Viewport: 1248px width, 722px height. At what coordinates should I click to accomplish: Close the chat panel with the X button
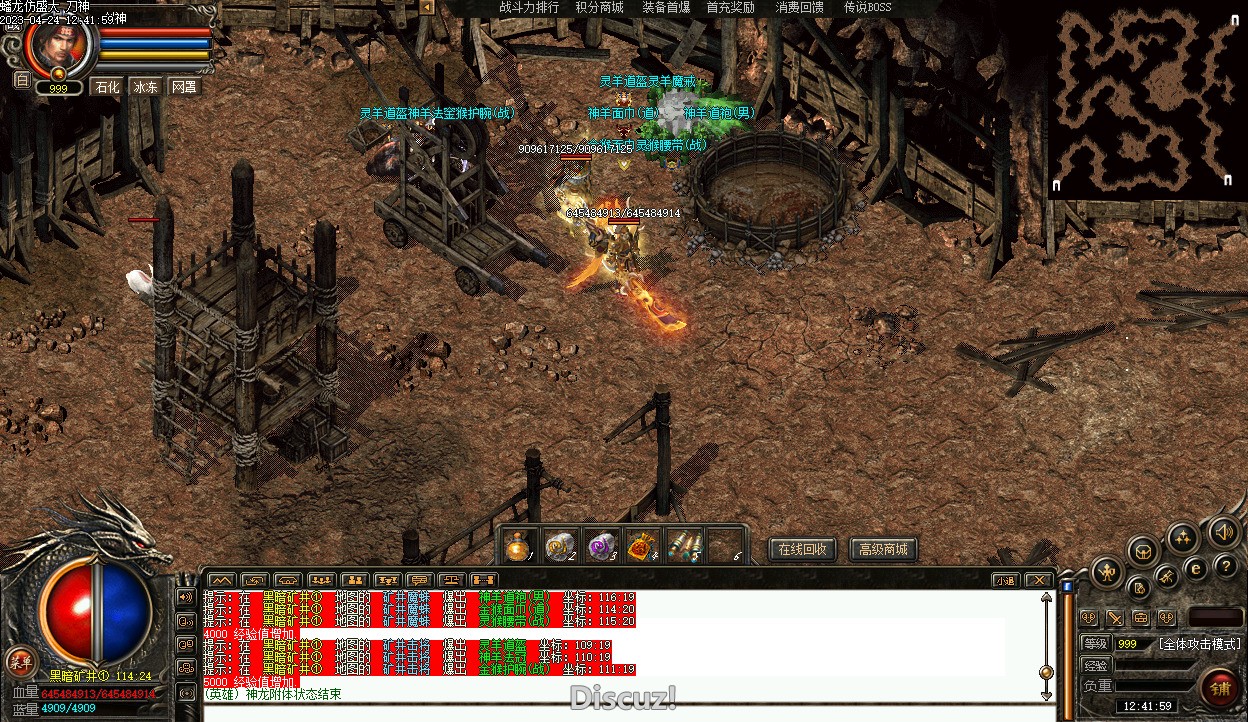tap(1040, 580)
